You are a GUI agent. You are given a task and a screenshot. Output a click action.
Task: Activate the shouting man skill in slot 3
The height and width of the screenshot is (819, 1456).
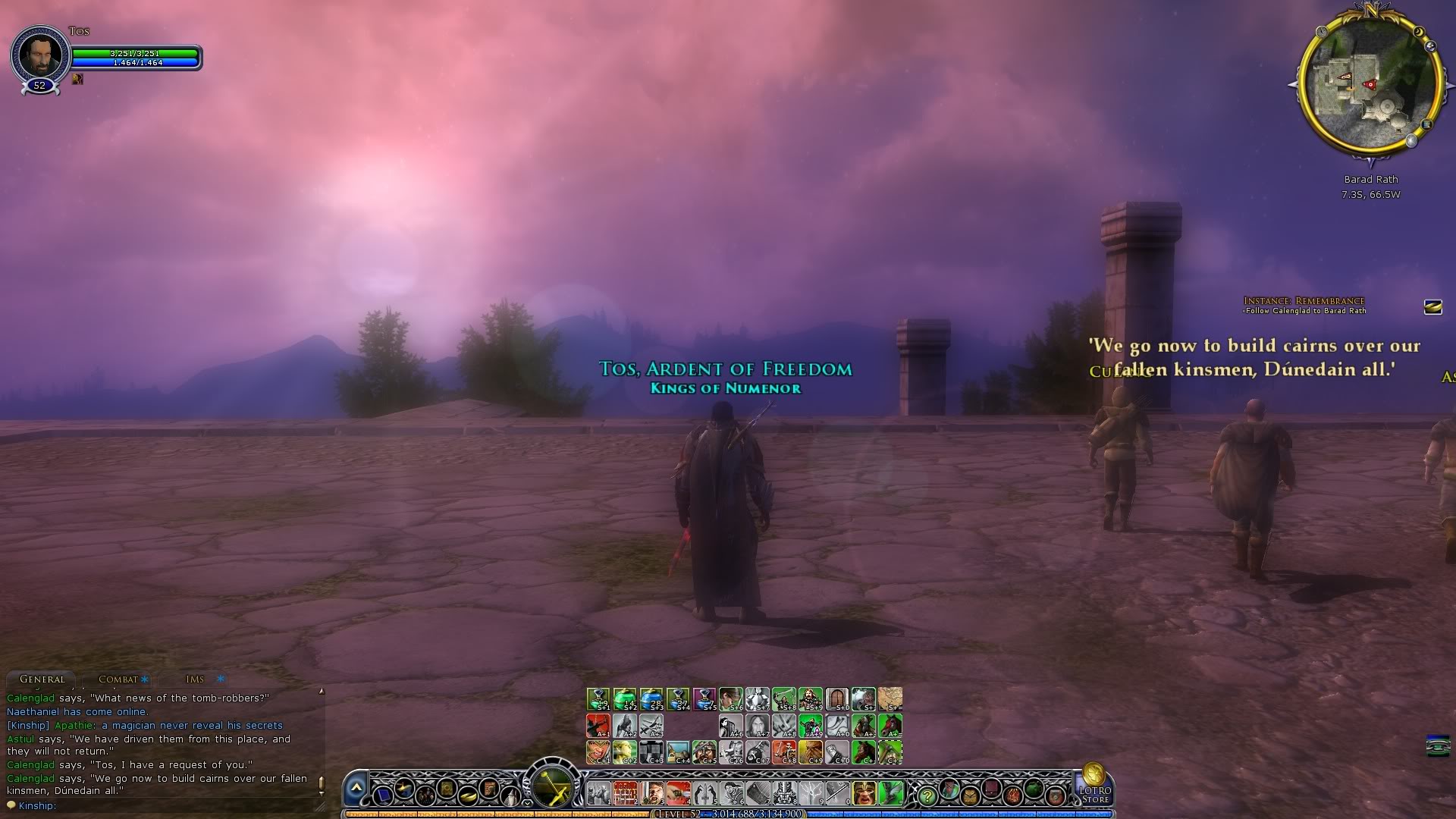[651, 793]
